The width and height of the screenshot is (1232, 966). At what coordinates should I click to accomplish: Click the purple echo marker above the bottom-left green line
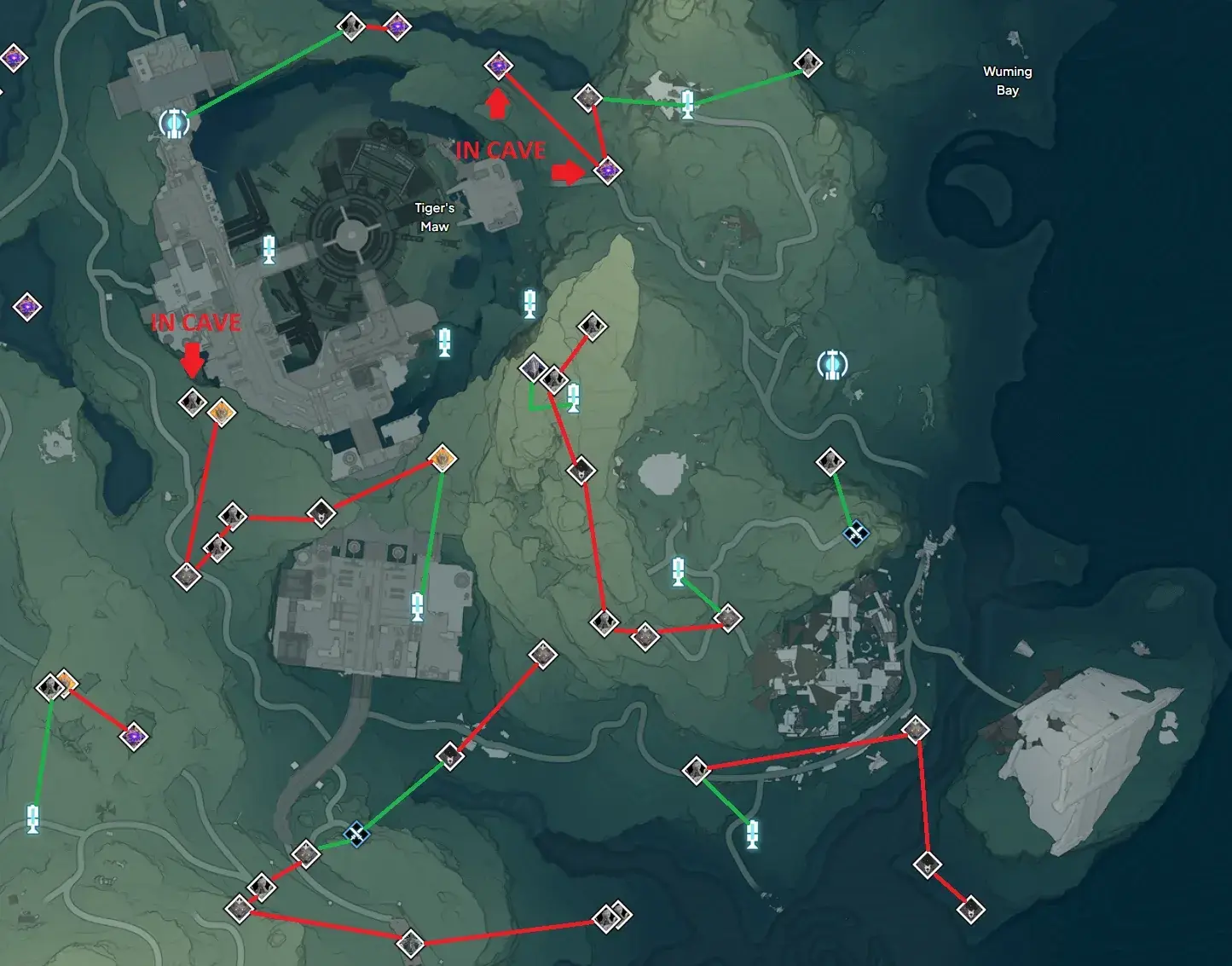point(132,738)
